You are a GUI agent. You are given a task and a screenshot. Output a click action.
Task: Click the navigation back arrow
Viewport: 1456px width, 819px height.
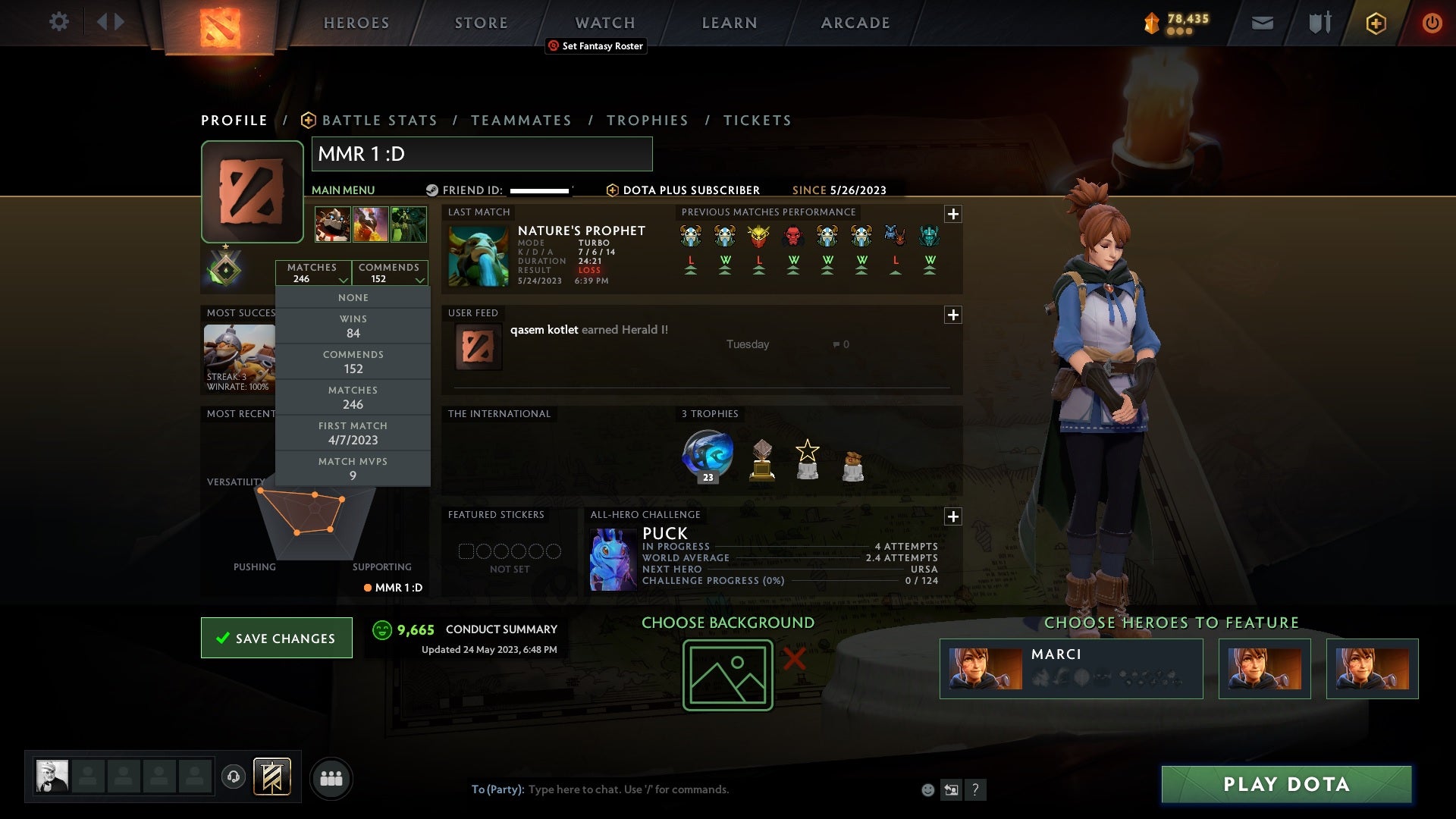tap(105, 22)
